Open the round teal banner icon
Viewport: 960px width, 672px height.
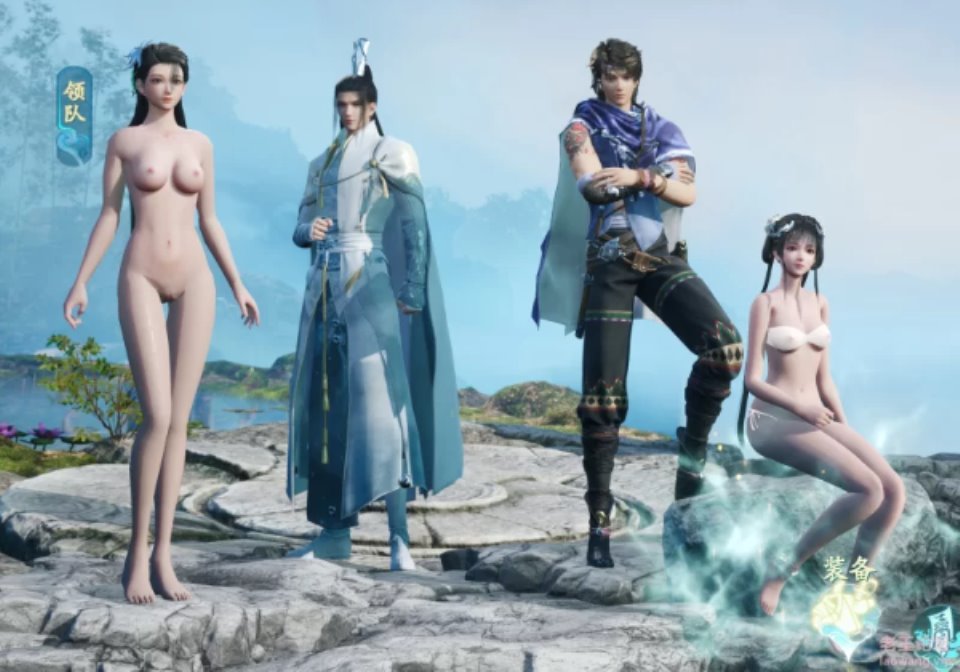click(937, 634)
